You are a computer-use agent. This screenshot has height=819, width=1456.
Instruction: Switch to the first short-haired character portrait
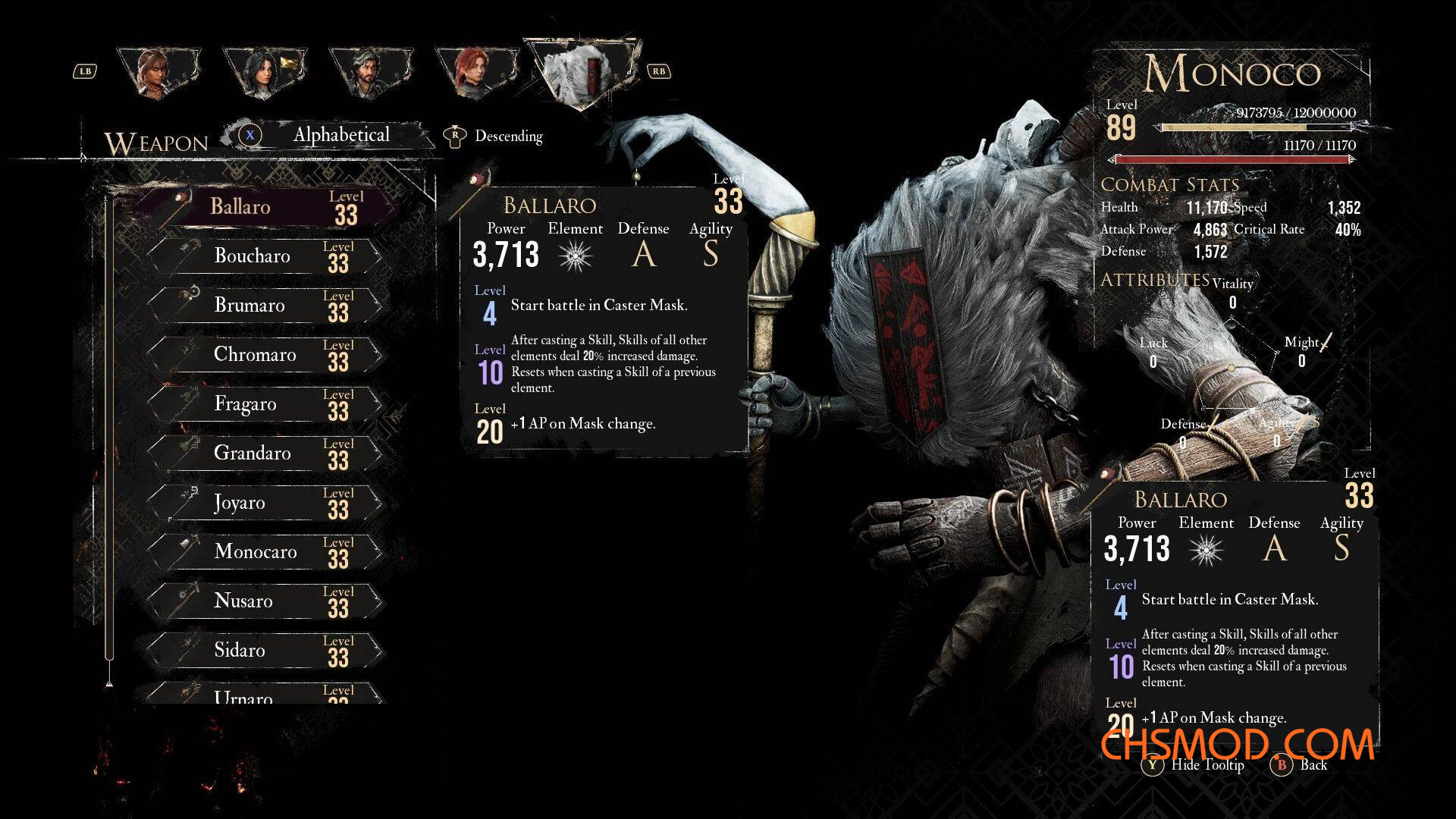(158, 73)
